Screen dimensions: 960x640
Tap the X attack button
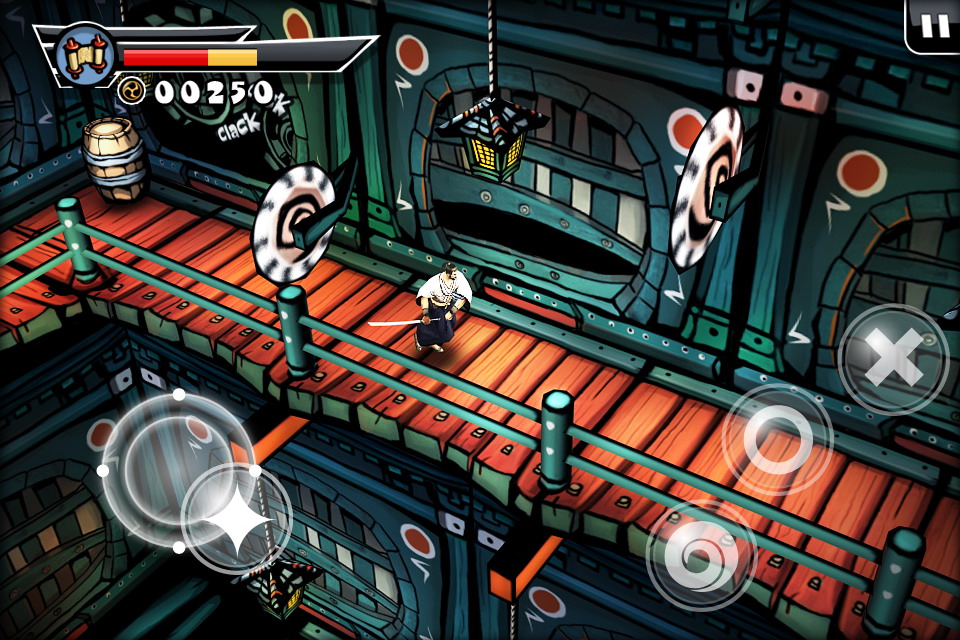pos(893,358)
